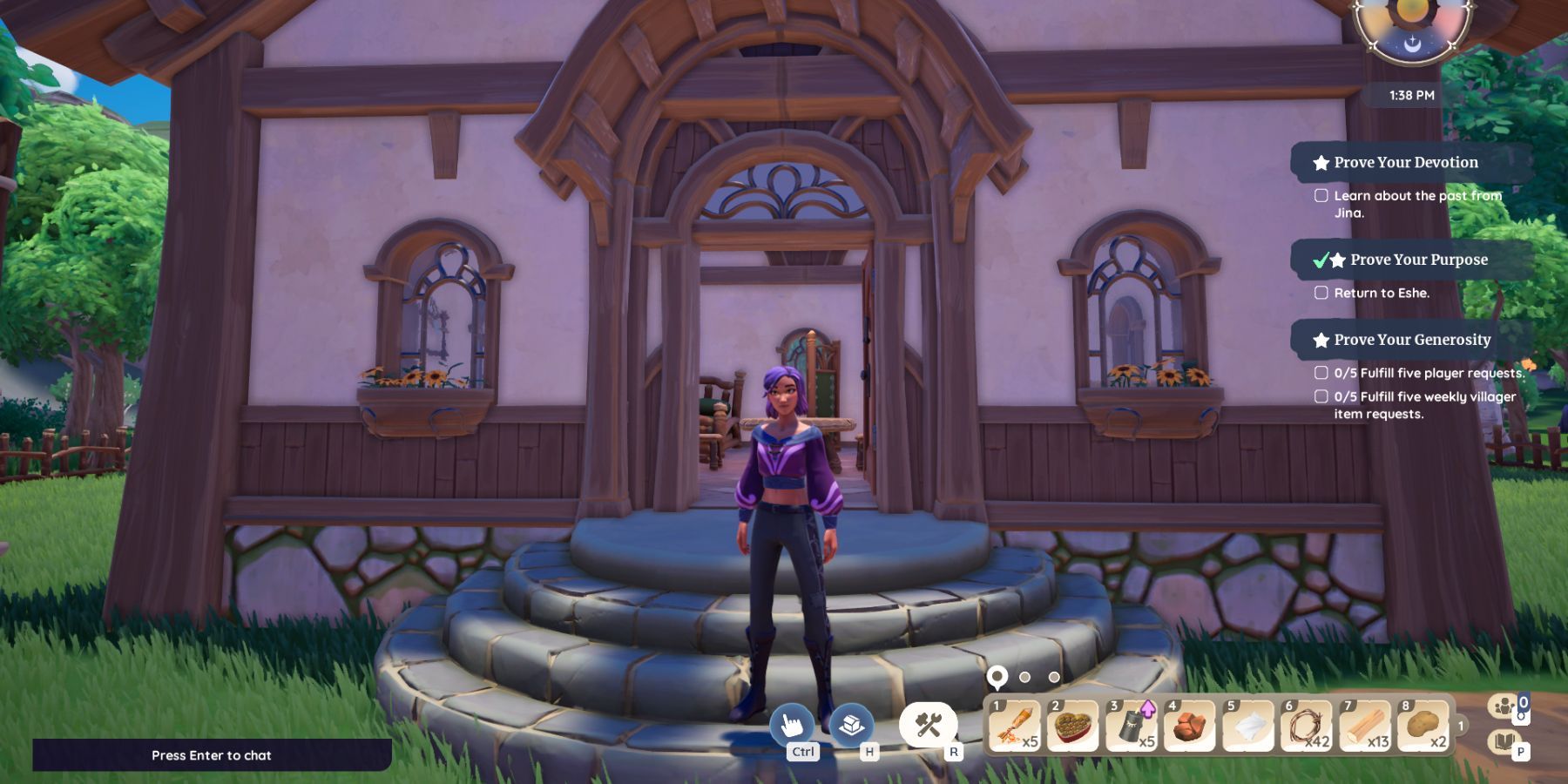Open the open-book journal icon
The height and width of the screenshot is (784, 1568).
point(1504,742)
